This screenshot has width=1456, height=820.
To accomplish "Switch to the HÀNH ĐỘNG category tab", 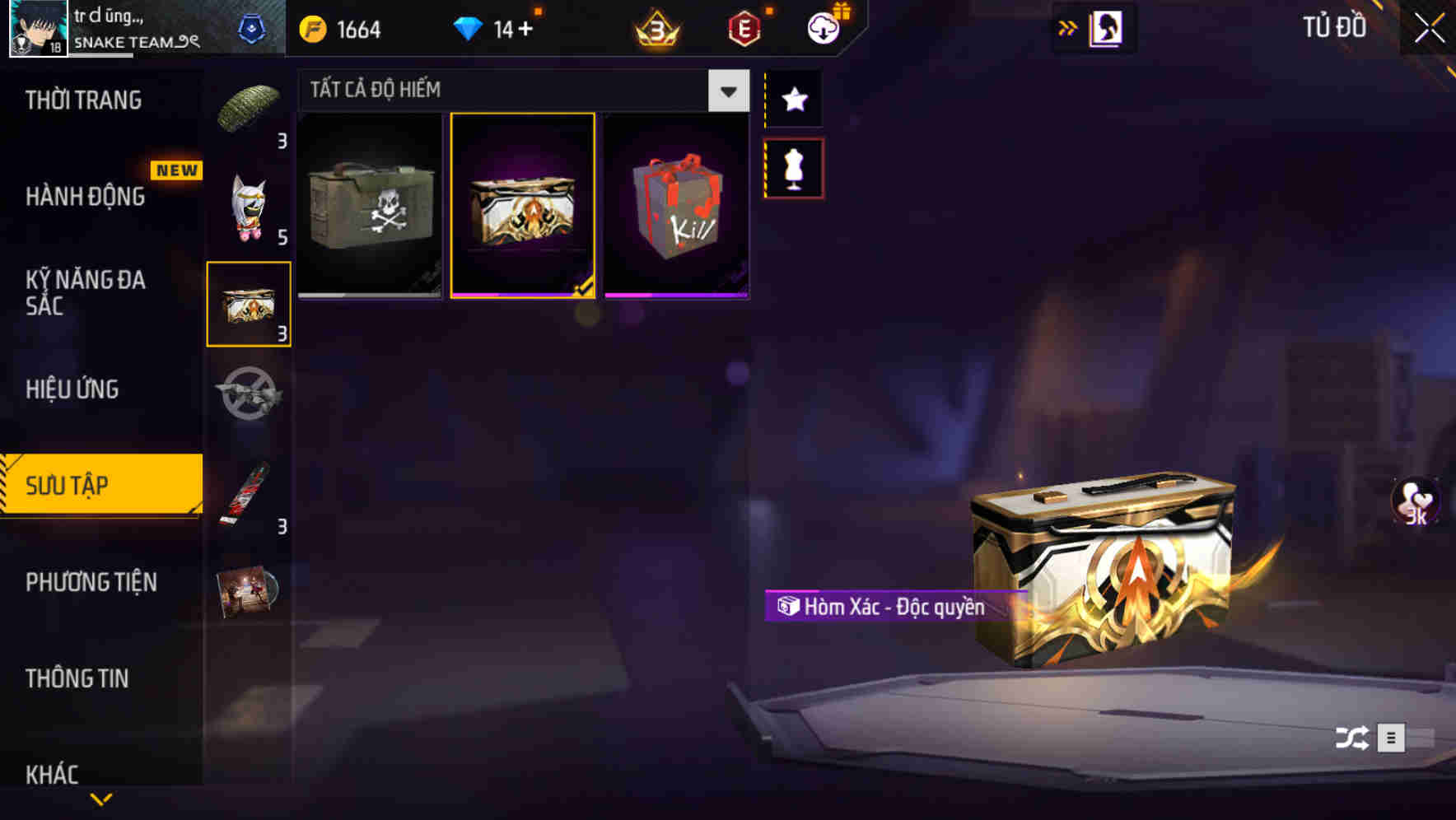I will click(x=85, y=197).
